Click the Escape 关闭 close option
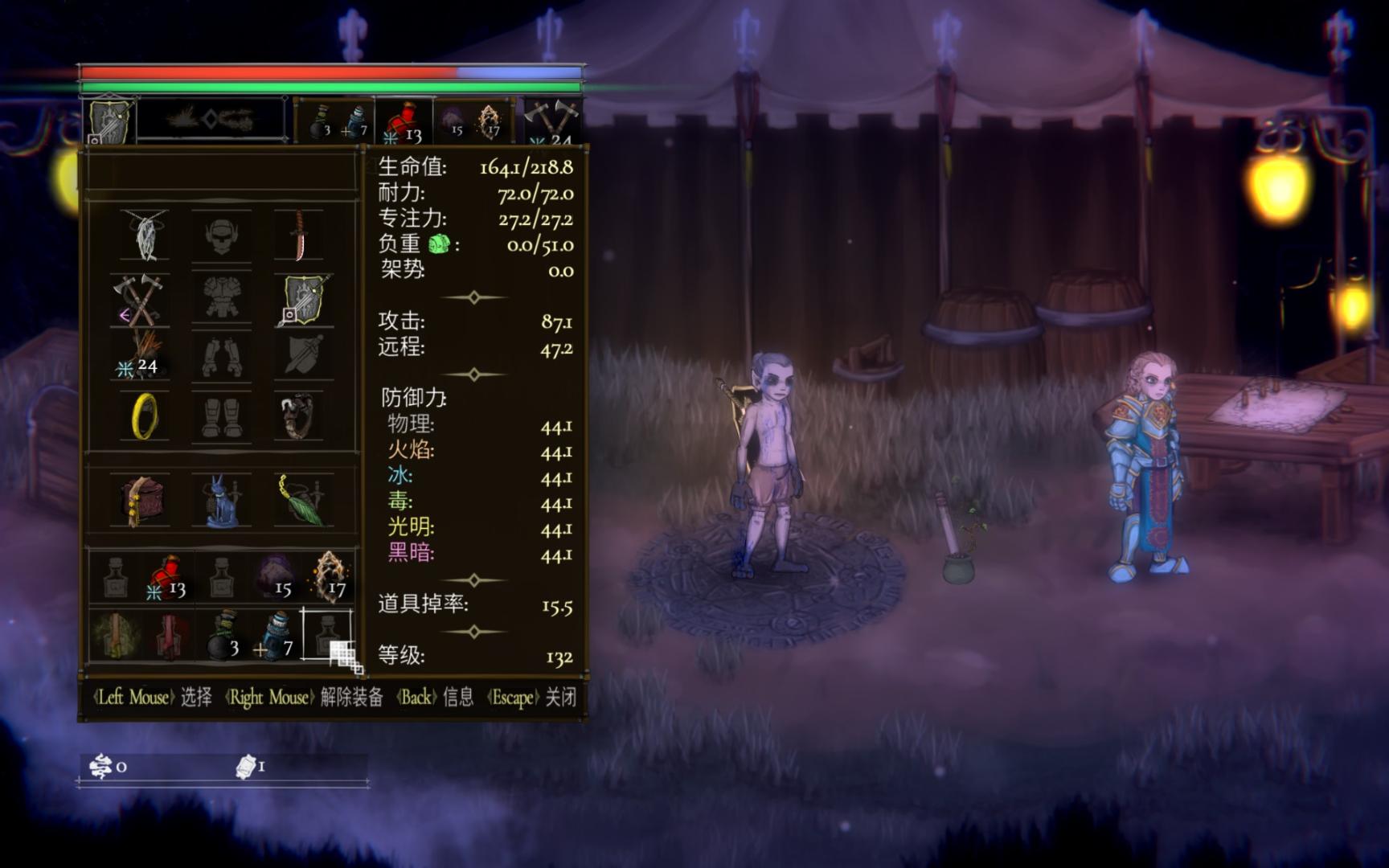This screenshot has height=868, width=1389. point(532,698)
